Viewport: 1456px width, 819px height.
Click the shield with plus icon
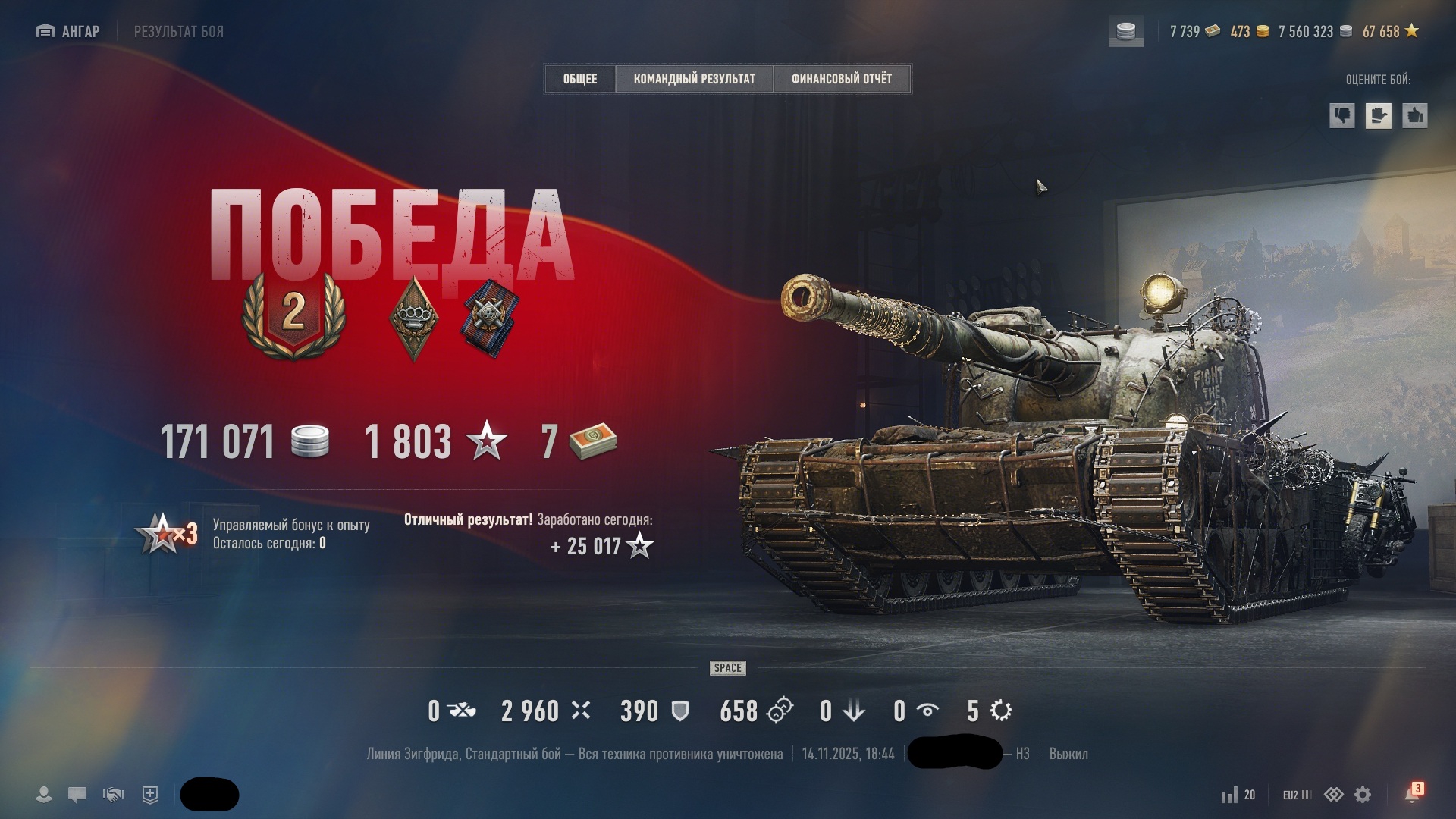(150, 795)
